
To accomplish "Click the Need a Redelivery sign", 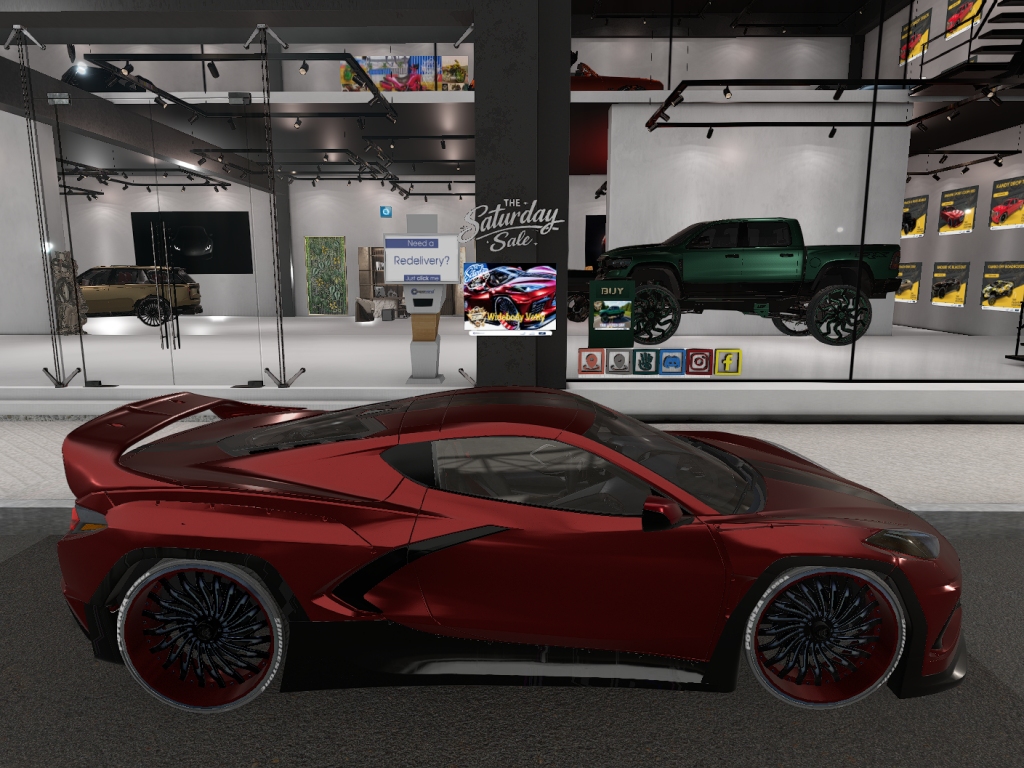I will (x=421, y=259).
